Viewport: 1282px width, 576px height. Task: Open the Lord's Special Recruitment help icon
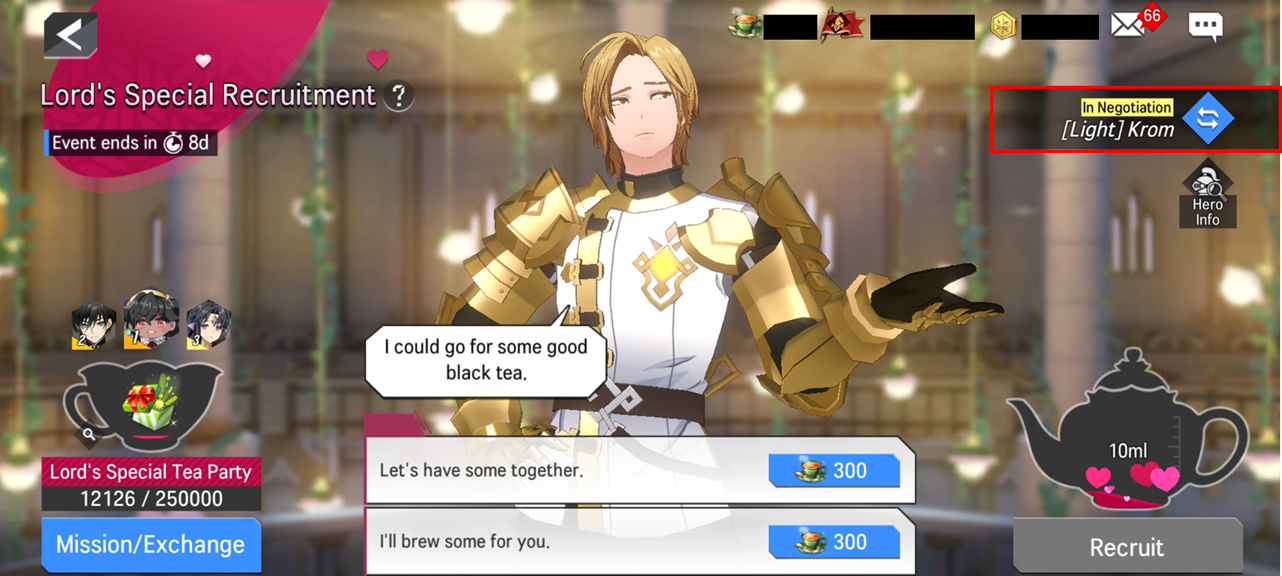(399, 96)
